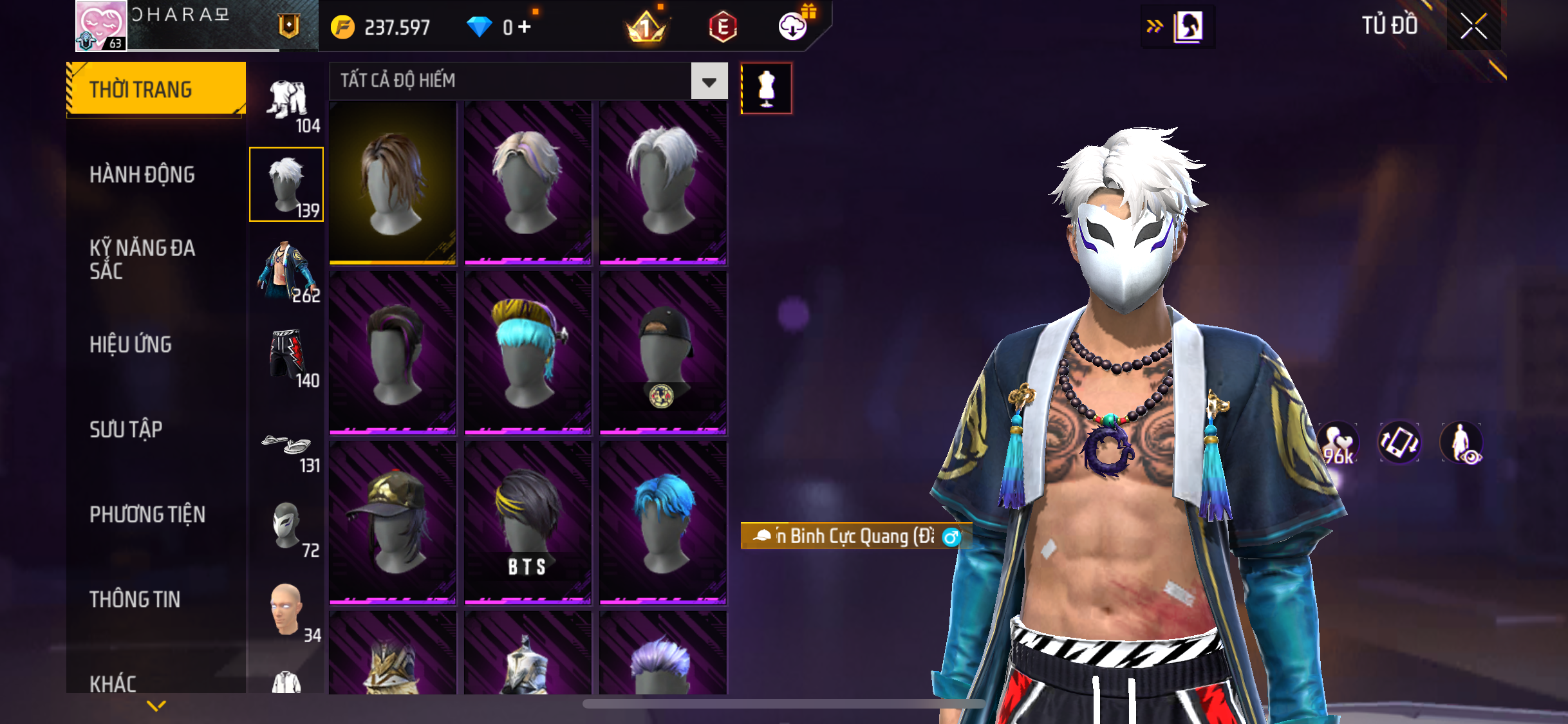Pick the camo cap headwear item
The width and height of the screenshot is (1568, 724).
(x=393, y=523)
